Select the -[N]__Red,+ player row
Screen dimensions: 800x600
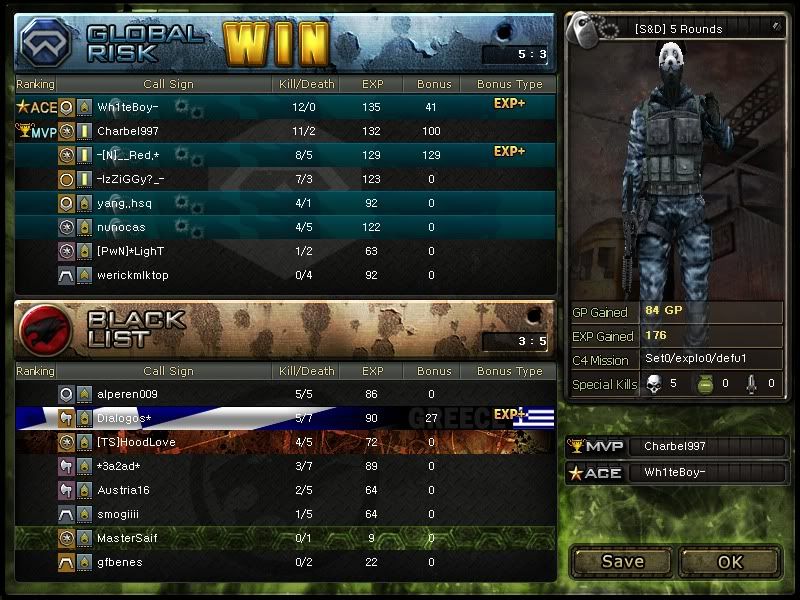coord(285,155)
